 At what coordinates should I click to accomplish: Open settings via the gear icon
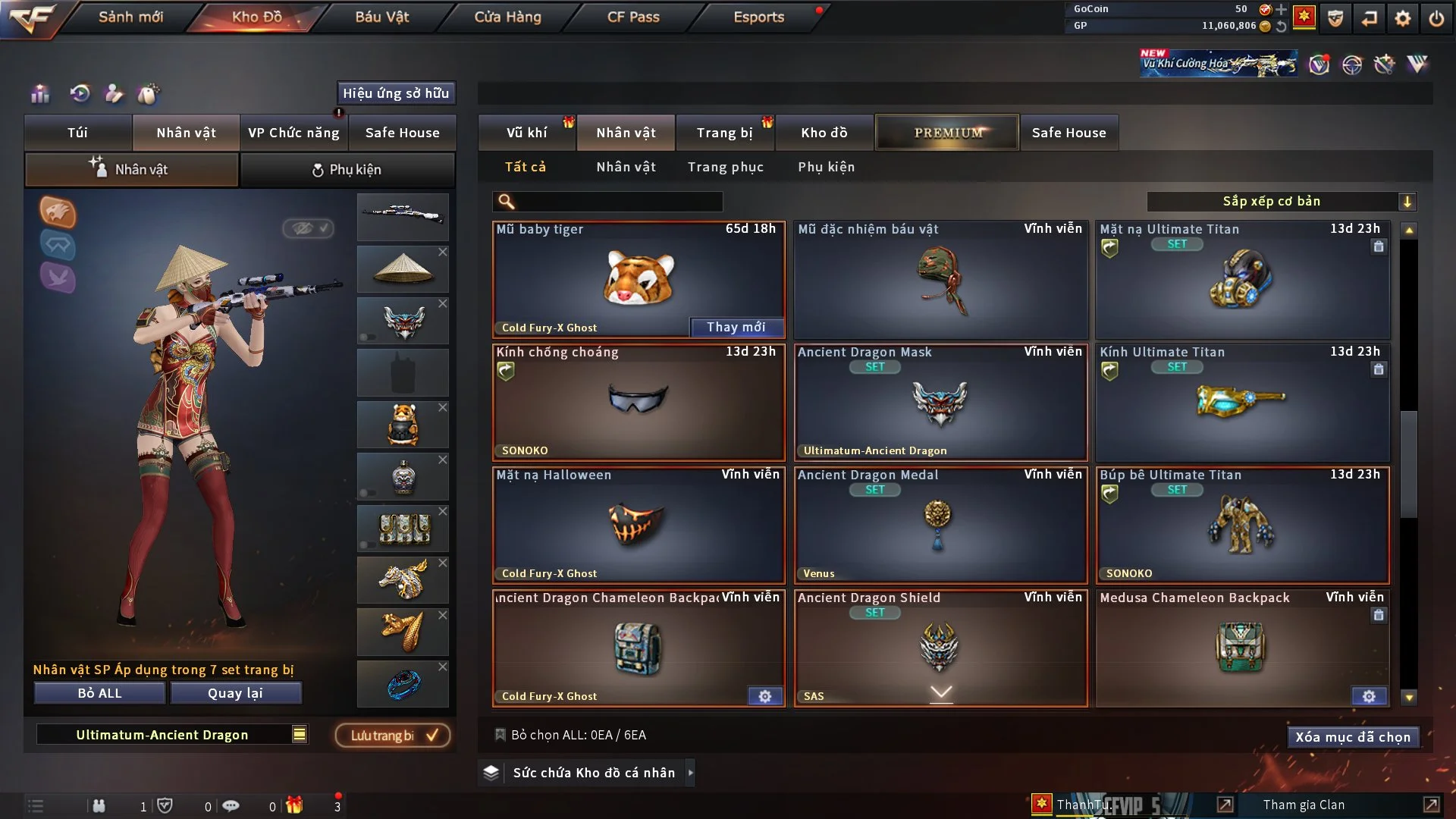1402,18
